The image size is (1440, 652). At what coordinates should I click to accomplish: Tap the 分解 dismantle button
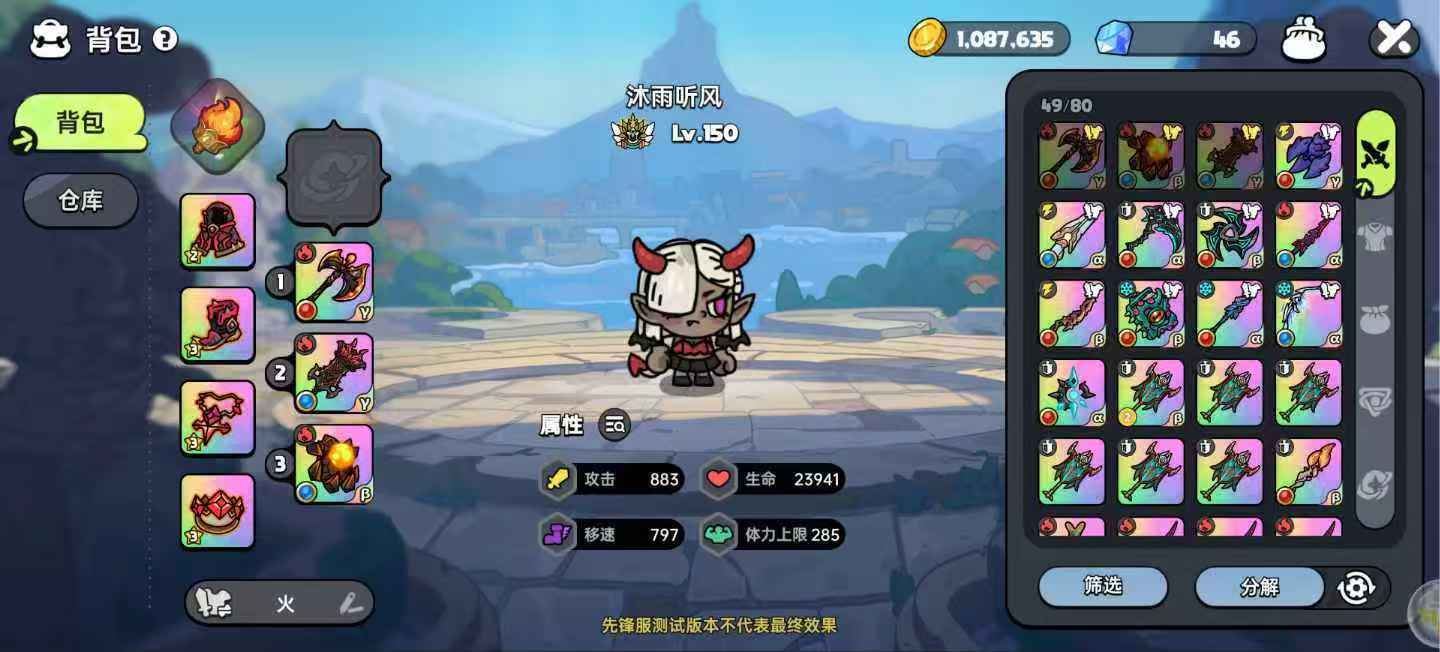click(1259, 587)
